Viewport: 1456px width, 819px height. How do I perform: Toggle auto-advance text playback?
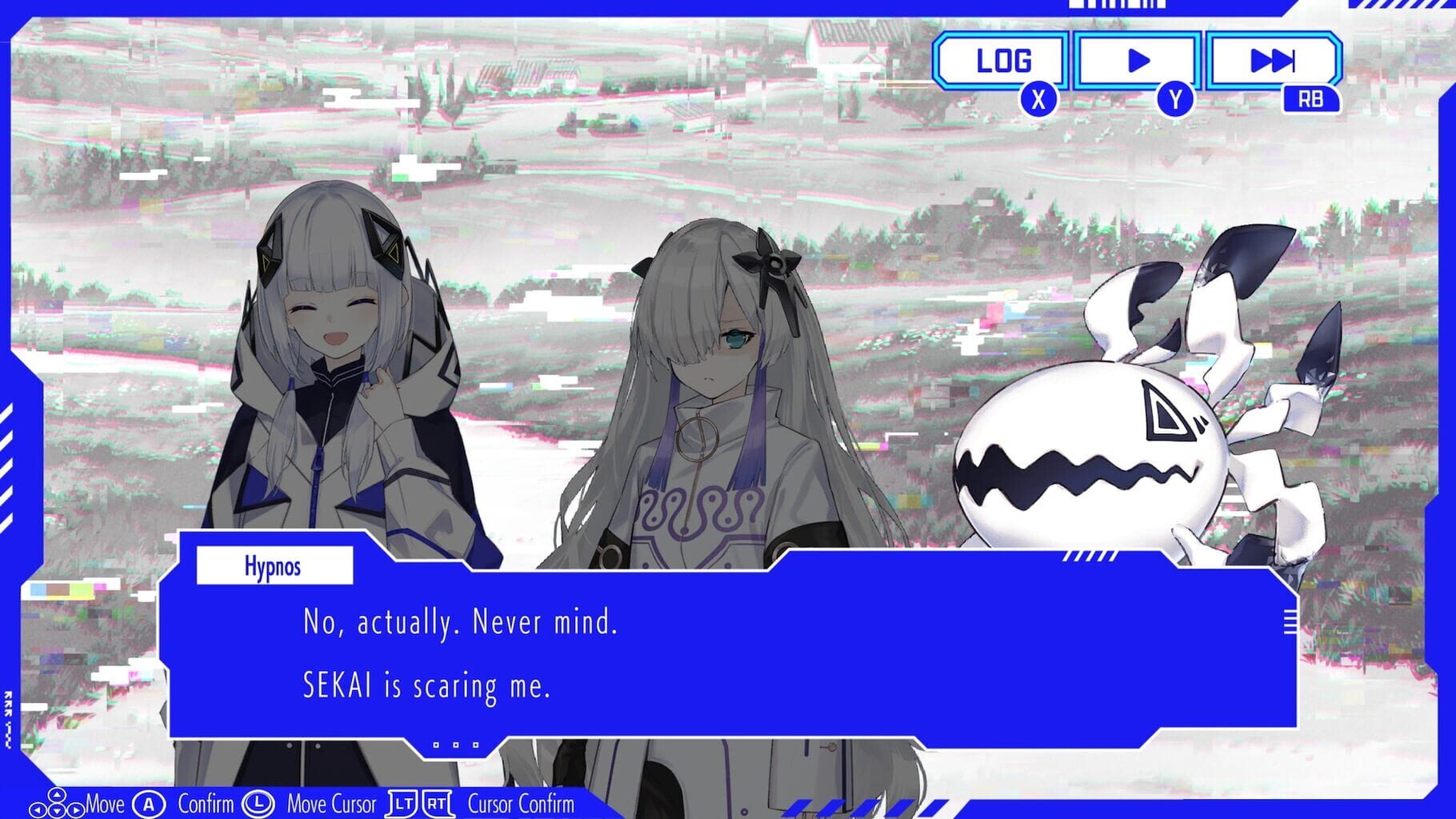click(x=1139, y=59)
